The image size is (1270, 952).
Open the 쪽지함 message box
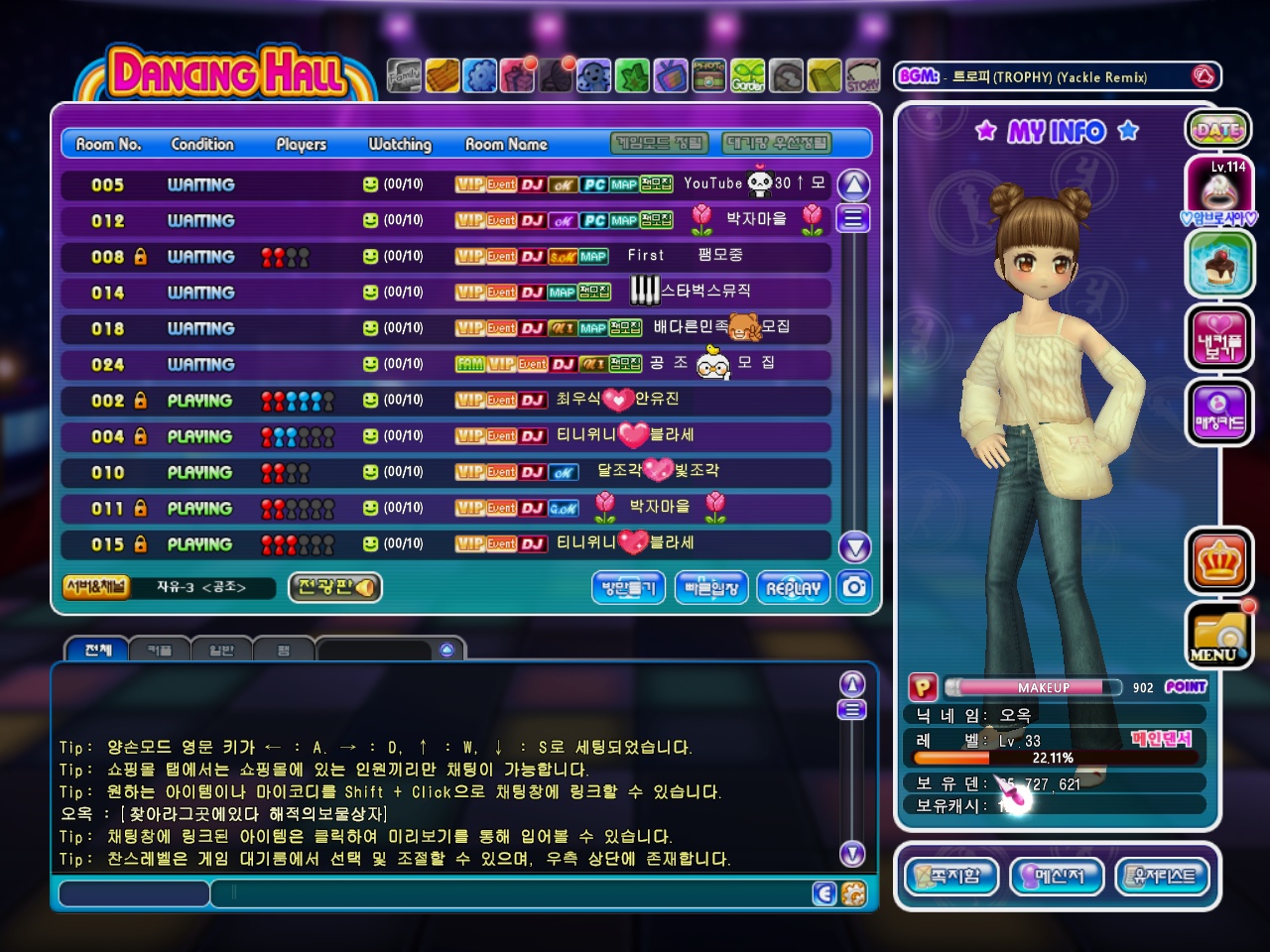(952, 877)
